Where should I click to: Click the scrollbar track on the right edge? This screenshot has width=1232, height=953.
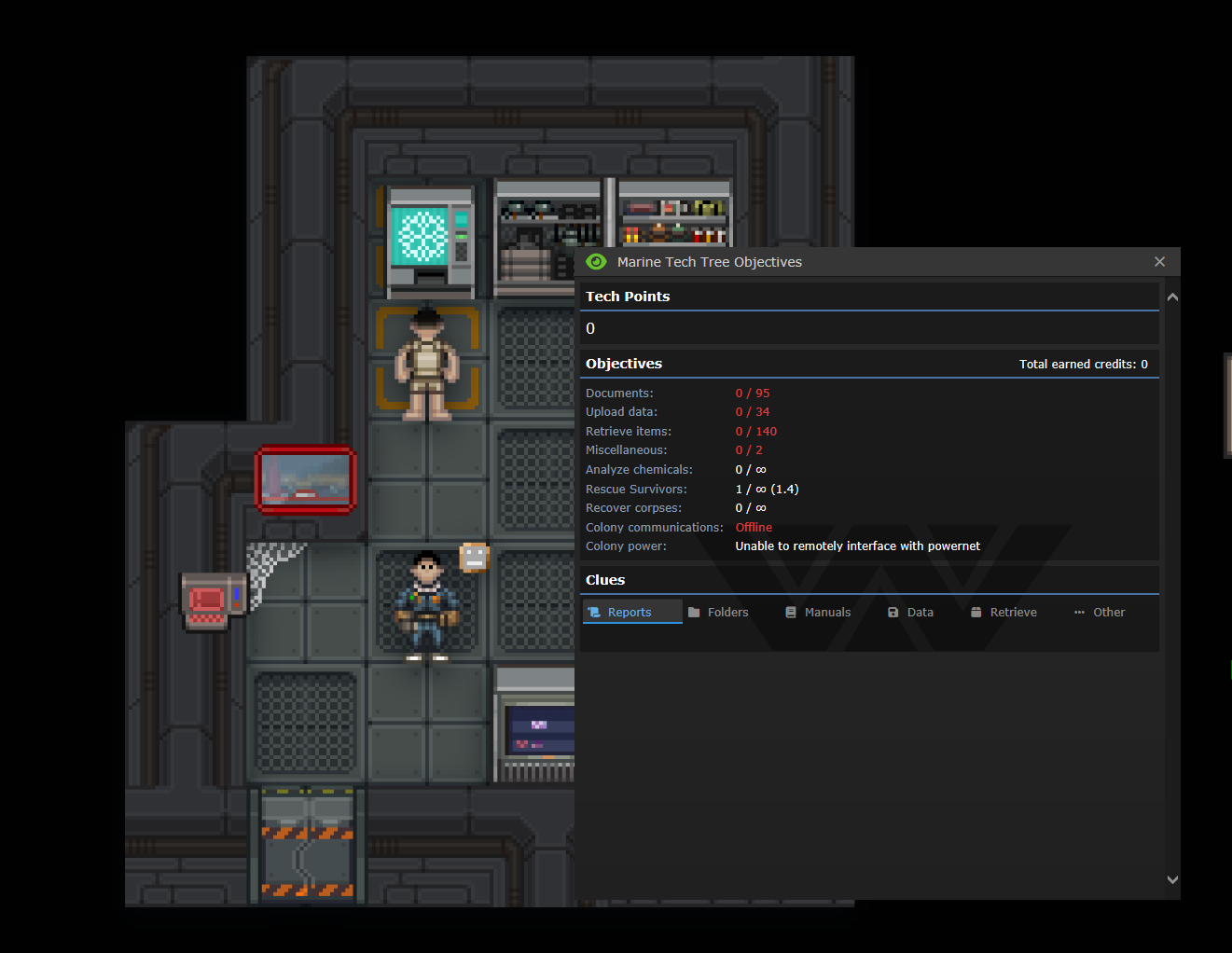tap(1172, 587)
